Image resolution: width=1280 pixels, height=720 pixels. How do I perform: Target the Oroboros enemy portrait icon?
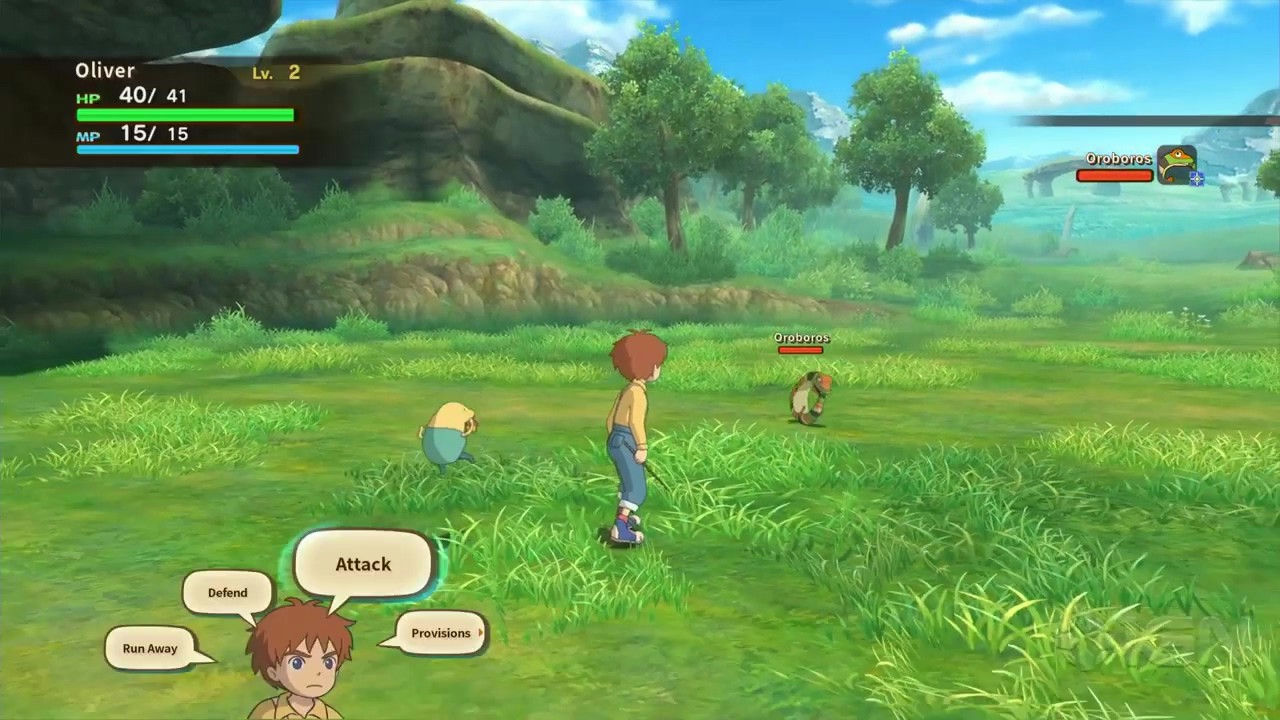[x=1176, y=164]
